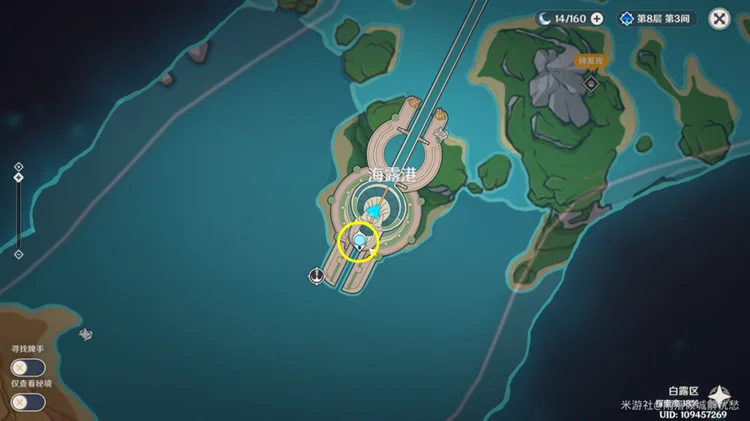Zoom out the map with bottom slider button
750x421 pixels.
(x=18, y=254)
